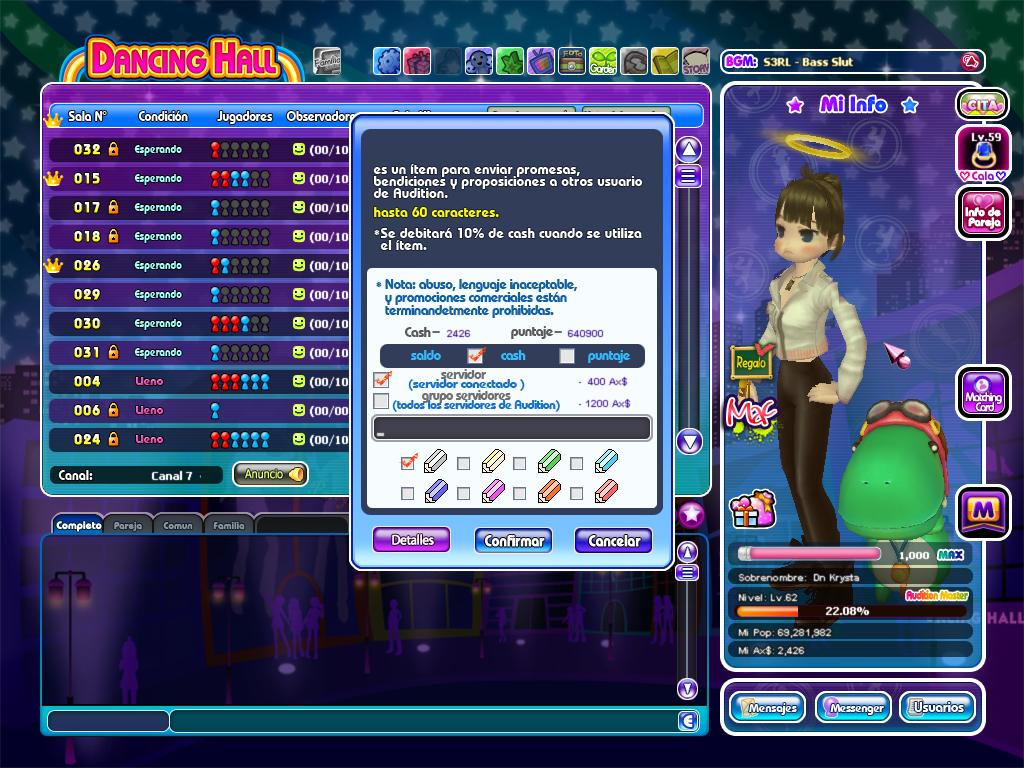This screenshot has height=768, width=1024.
Task: Click the Anuncio megaphone button
Action: pos(270,474)
